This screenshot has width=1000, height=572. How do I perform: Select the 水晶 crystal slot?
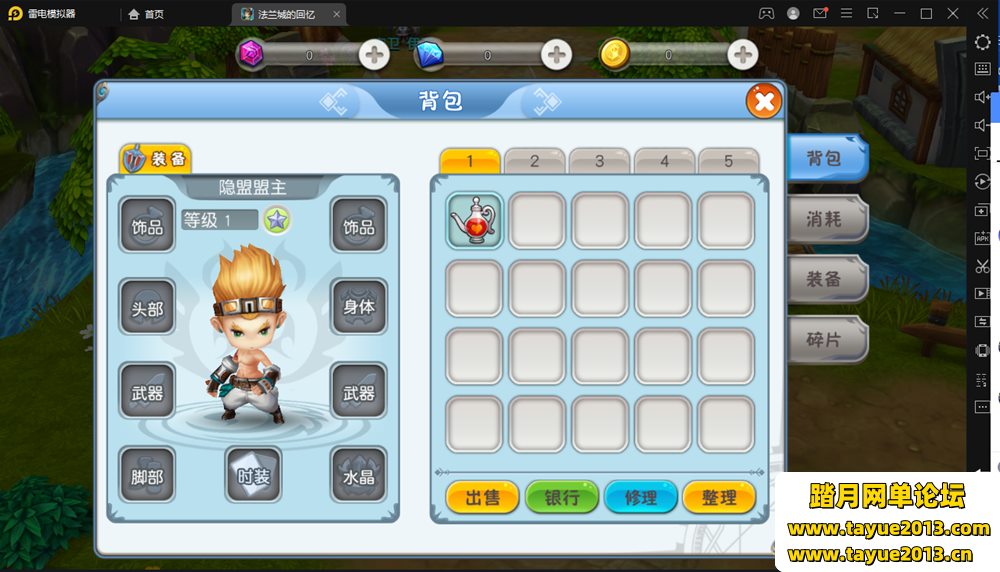pos(359,476)
